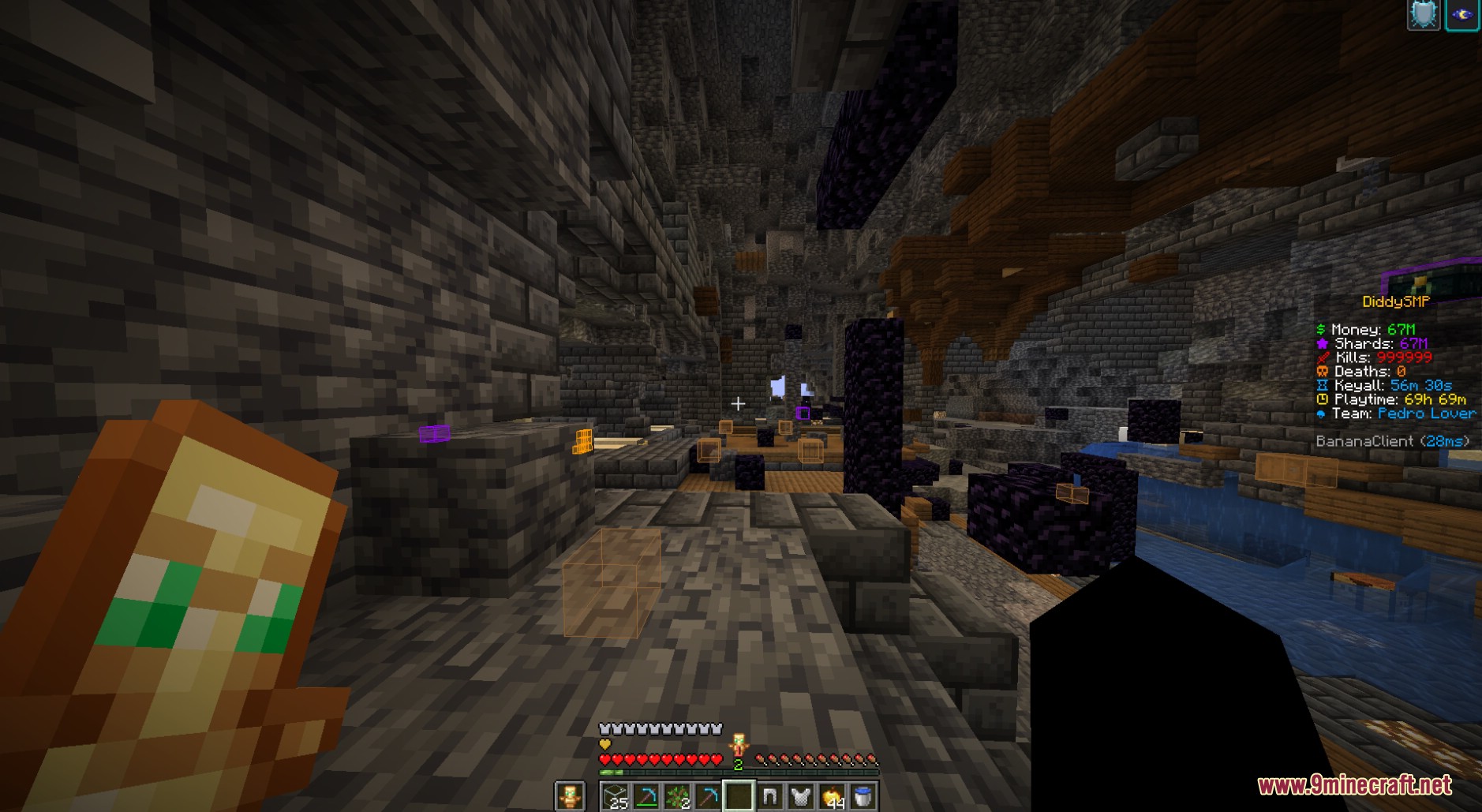Select the chestplate hotbar slot

(x=801, y=796)
